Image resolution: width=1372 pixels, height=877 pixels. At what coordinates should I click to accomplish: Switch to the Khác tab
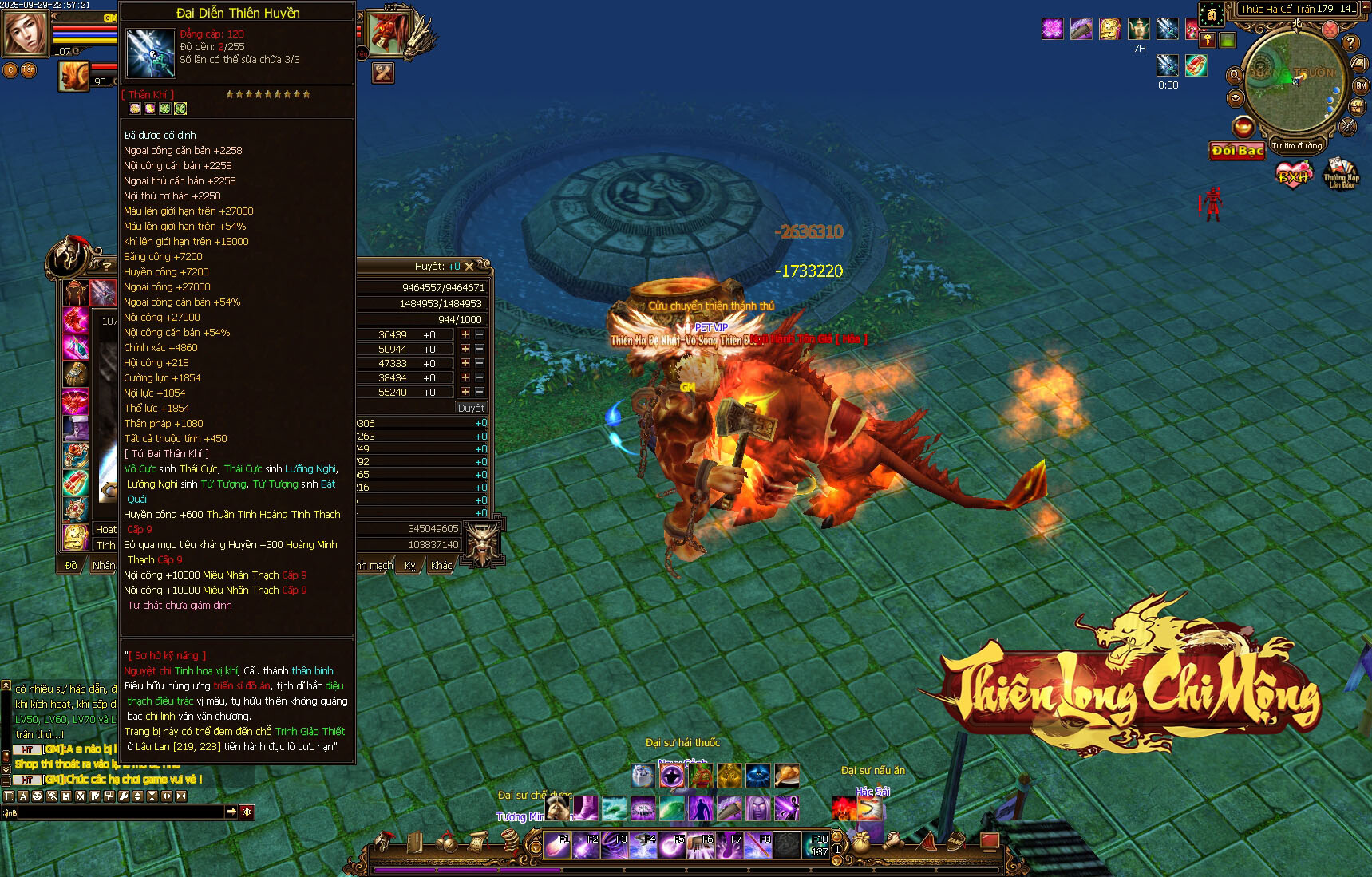coord(441,566)
